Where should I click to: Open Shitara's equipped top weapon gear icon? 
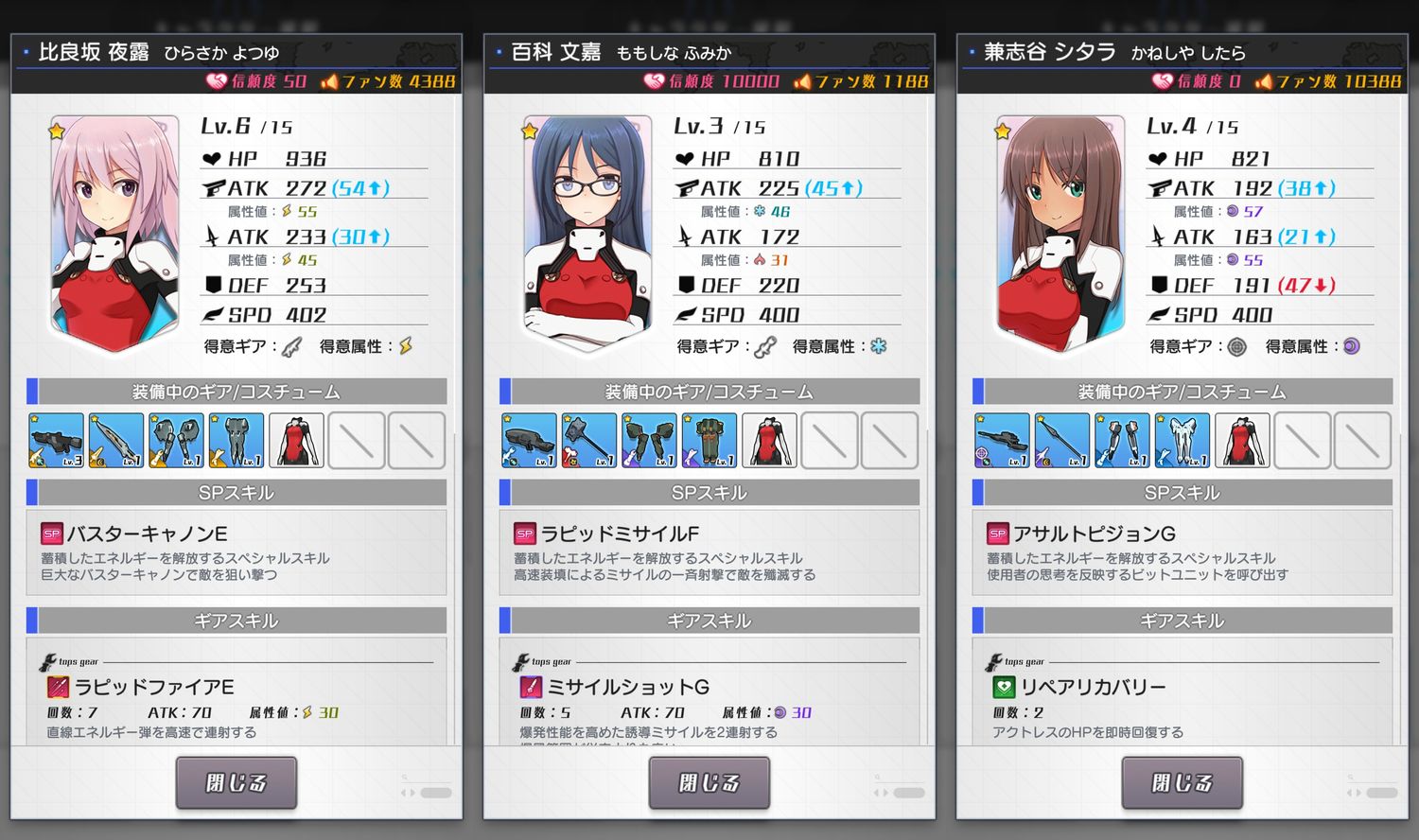[1002, 439]
